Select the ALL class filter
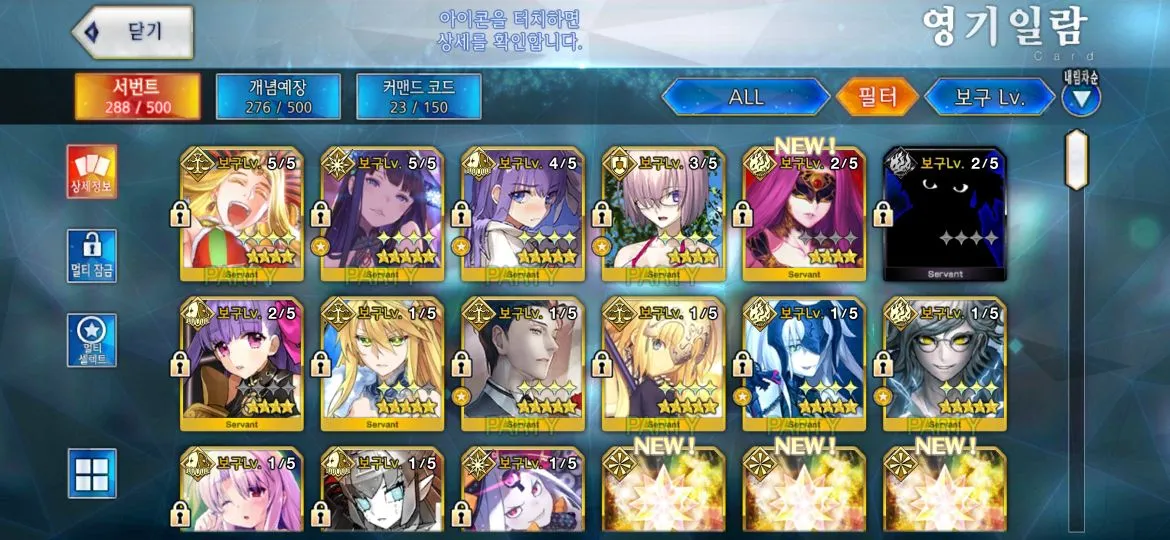Viewport: 1170px width, 540px height. [746, 97]
